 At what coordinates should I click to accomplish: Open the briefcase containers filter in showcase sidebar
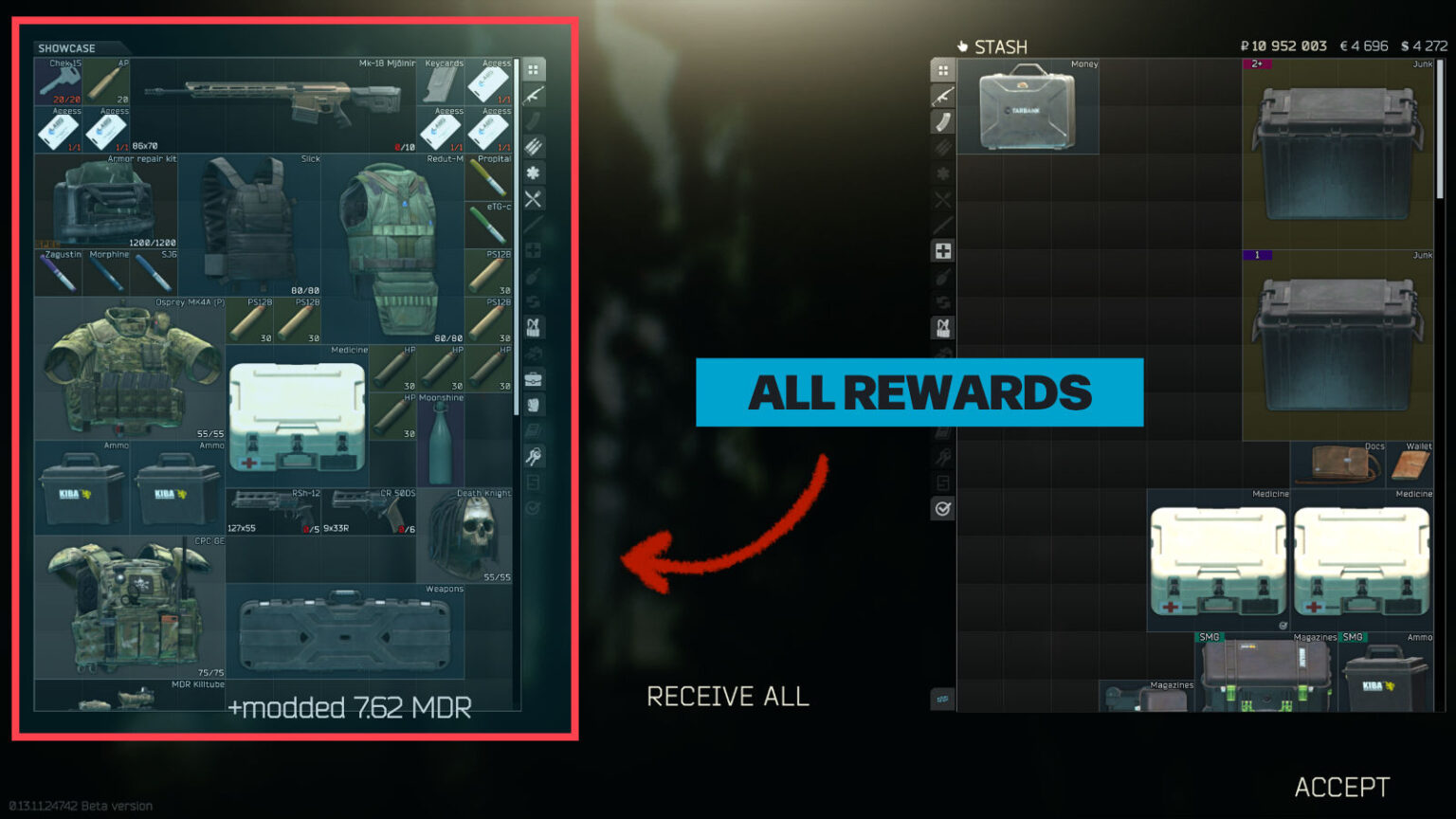click(534, 377)
